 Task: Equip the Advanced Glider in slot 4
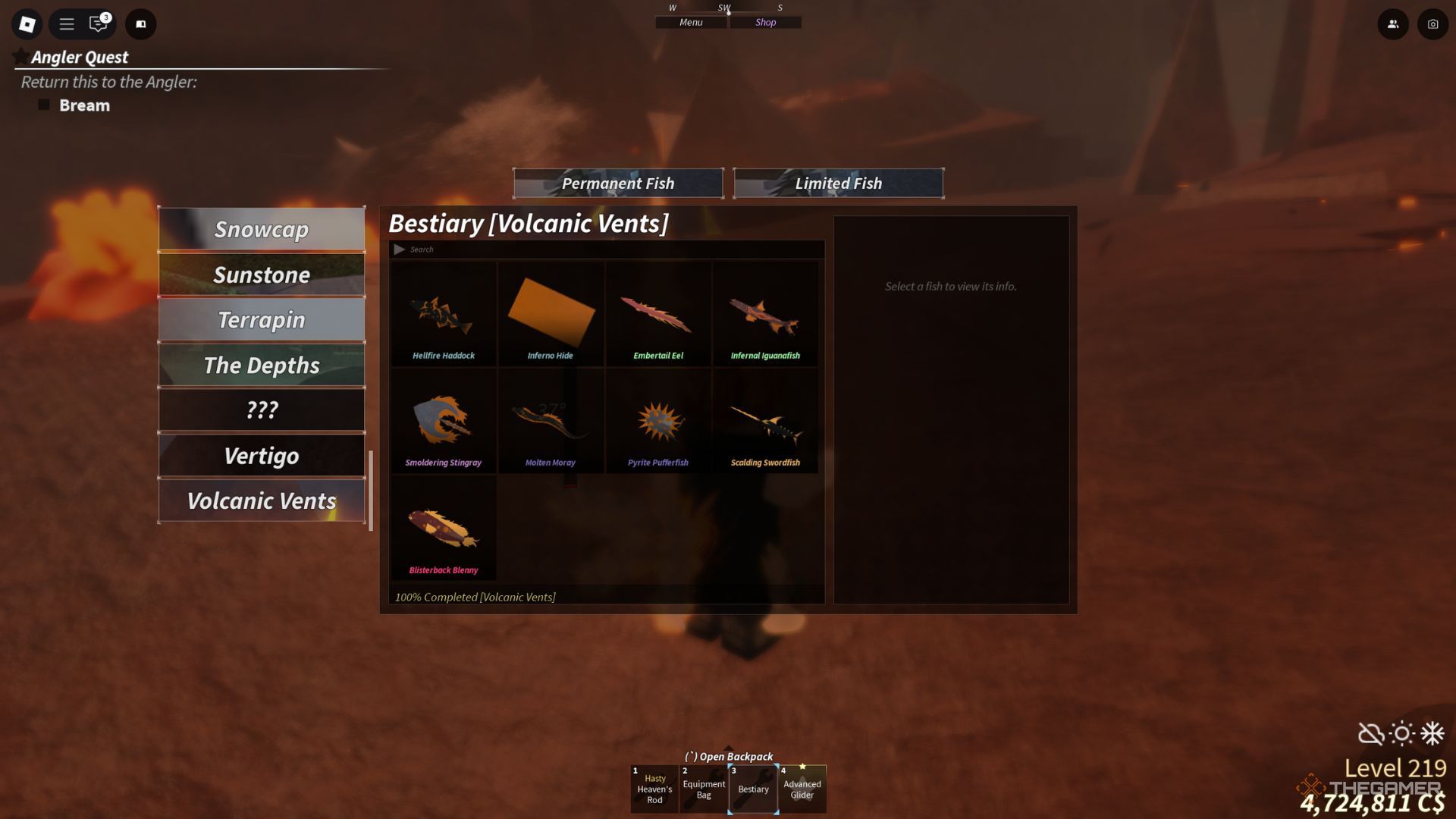(802, 789)
